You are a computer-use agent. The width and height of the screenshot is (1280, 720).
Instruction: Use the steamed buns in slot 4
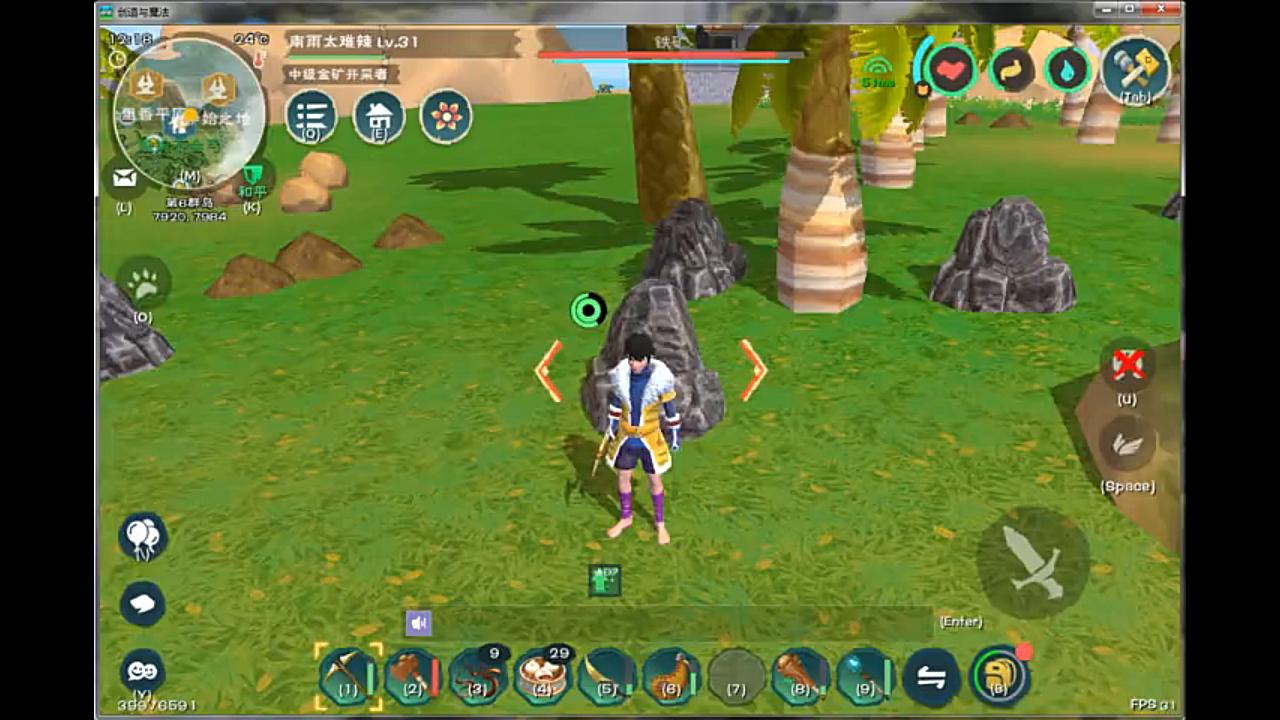coord(542,676)
